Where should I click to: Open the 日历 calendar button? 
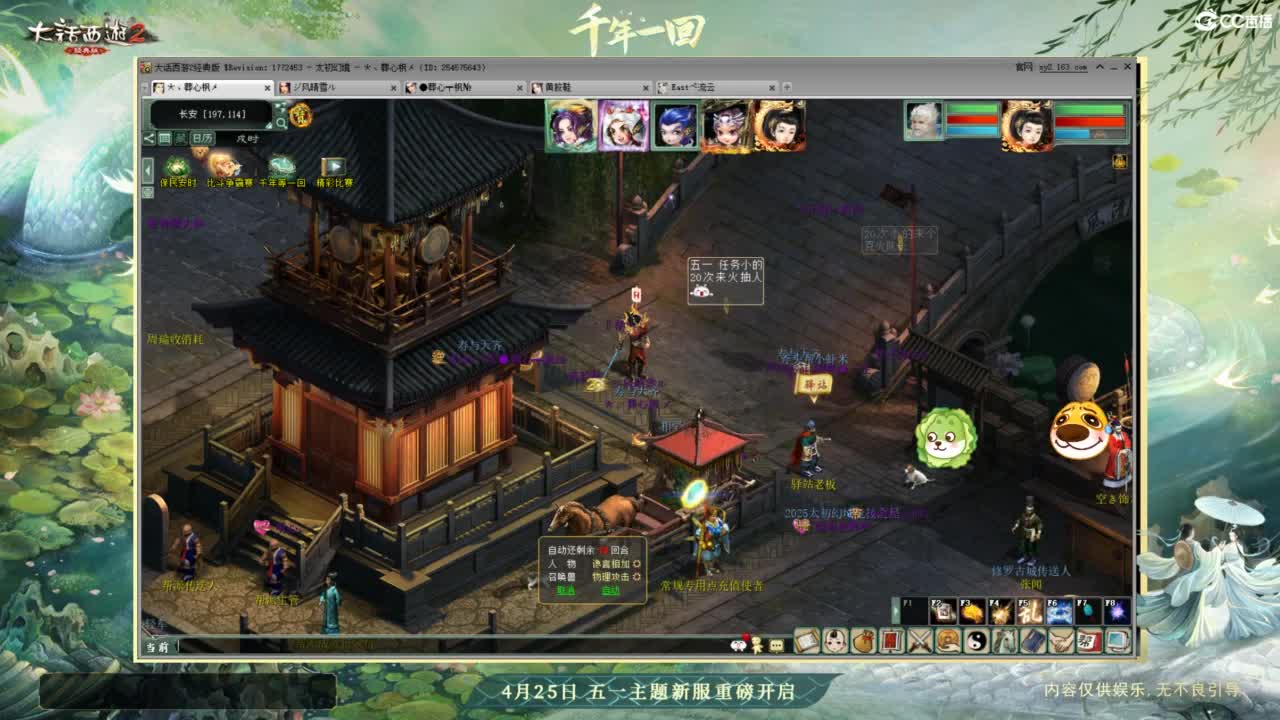coord(202,137)
